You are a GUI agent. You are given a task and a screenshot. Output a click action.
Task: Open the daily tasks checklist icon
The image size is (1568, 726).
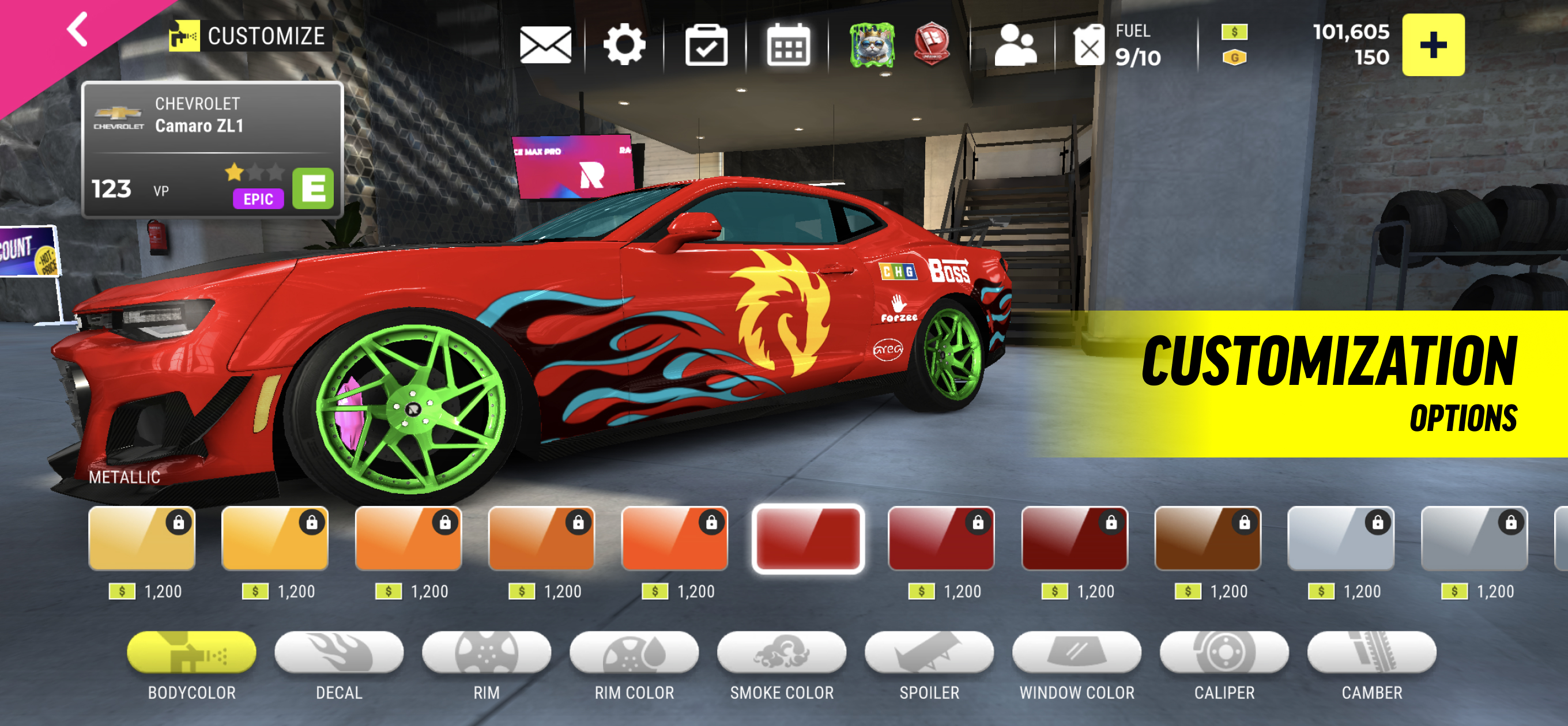(706, 45)
